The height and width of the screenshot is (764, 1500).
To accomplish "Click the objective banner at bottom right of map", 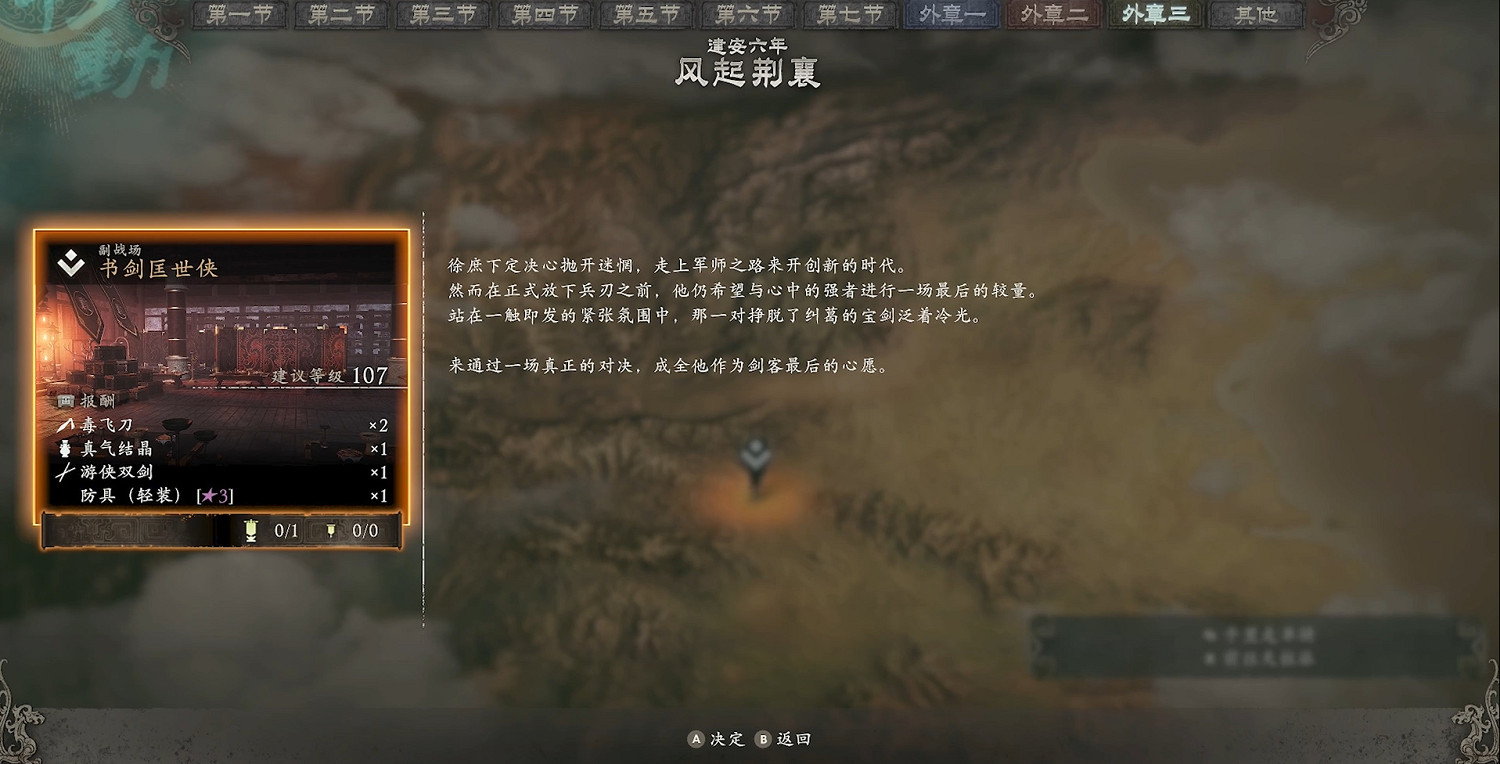I will tap(1255, 645).
